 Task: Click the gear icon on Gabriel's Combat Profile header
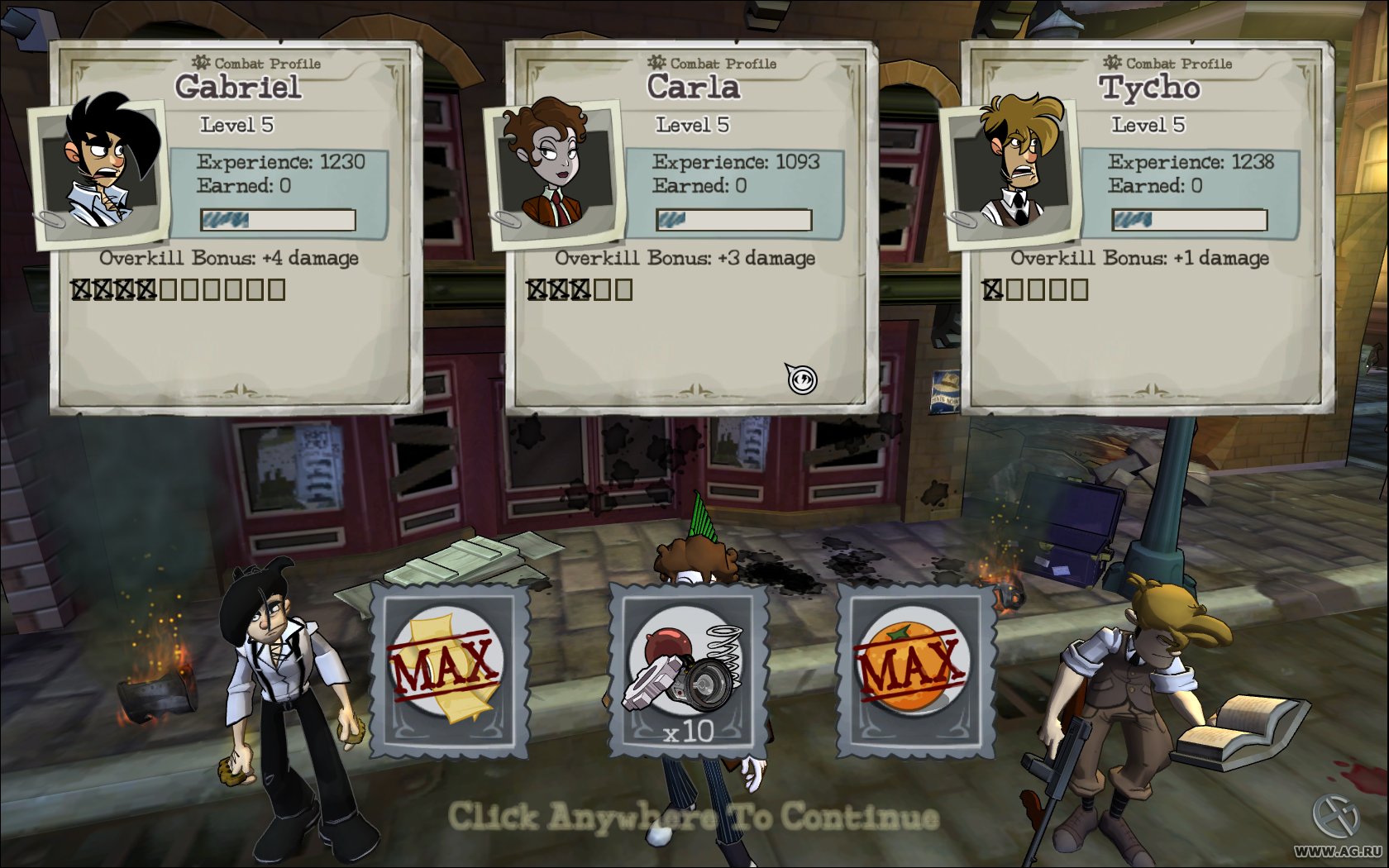201,61
